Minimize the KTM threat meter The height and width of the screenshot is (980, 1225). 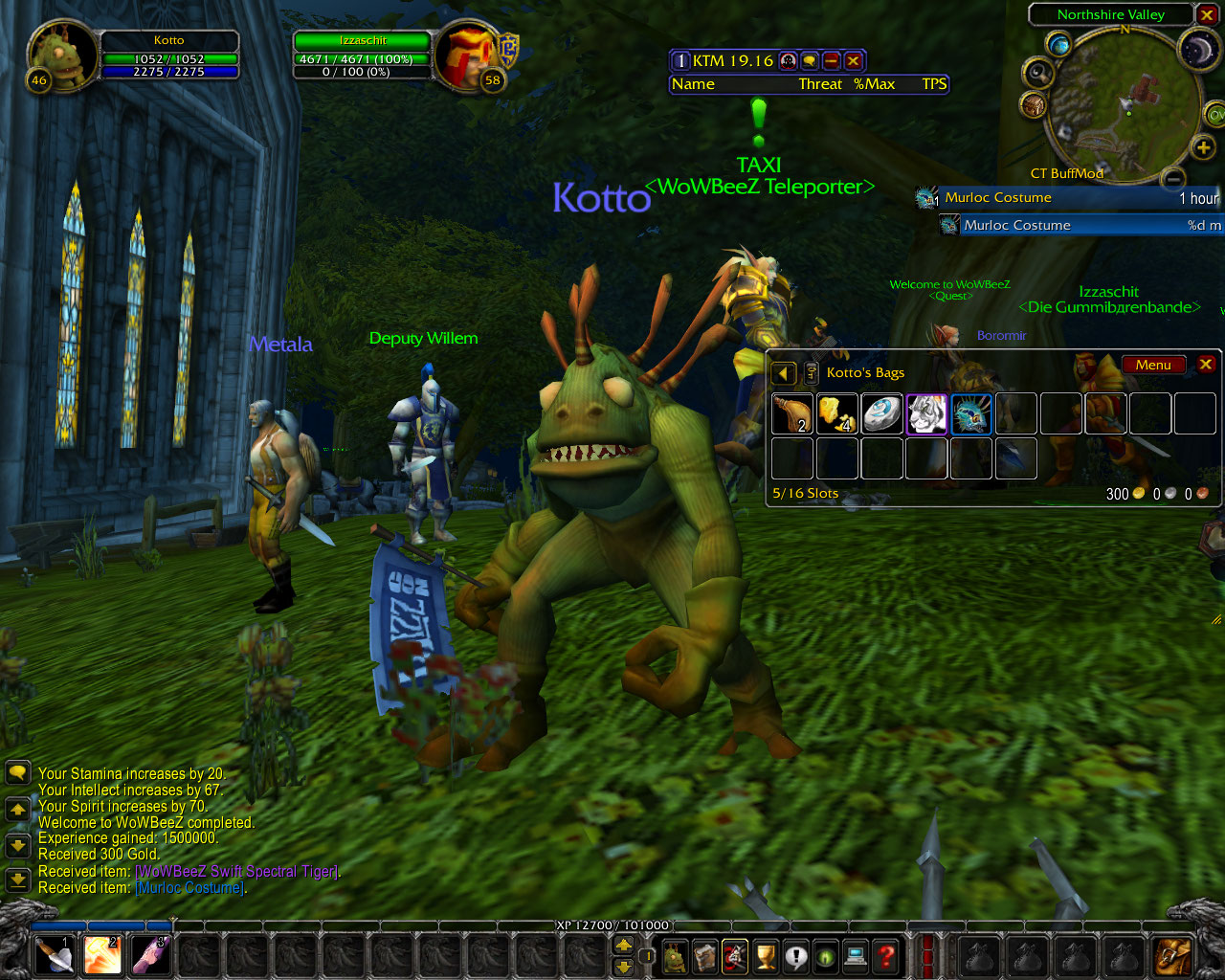[x=832, y=61]
